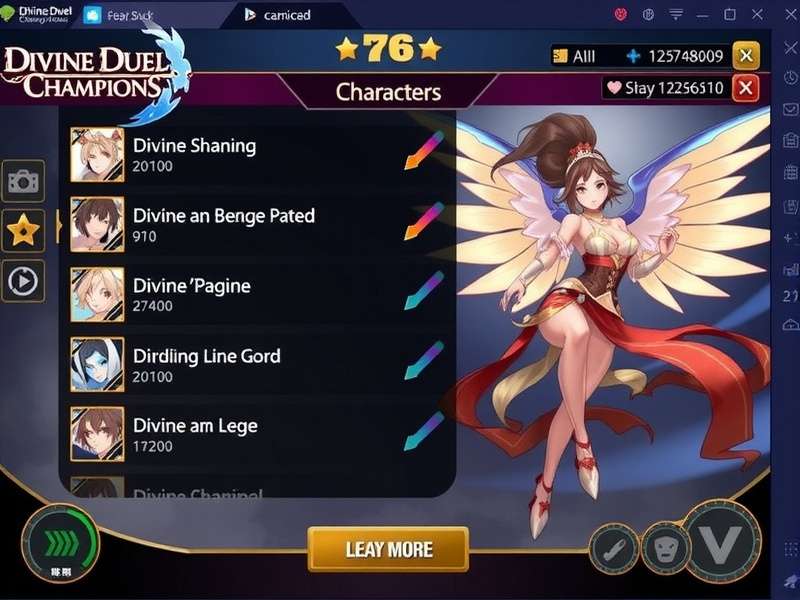Switch to the Fear Suck window tab
This screenshot has height=600, width=800.
point(118,15)
